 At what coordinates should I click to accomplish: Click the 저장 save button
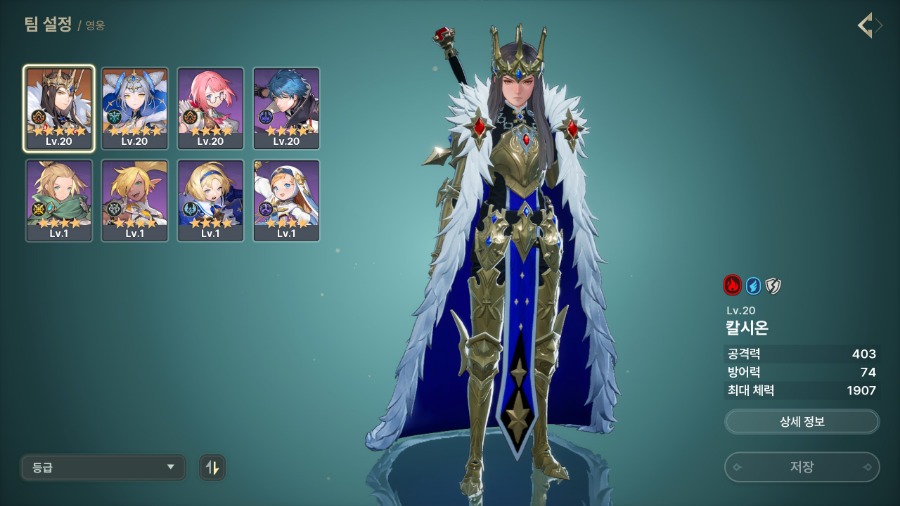[x=801, y=467]
